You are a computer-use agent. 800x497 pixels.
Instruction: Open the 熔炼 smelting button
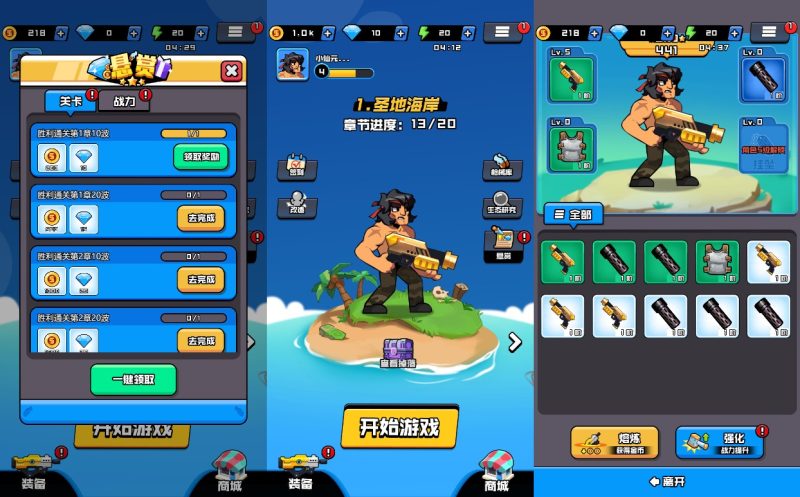(x=610, y=441)
